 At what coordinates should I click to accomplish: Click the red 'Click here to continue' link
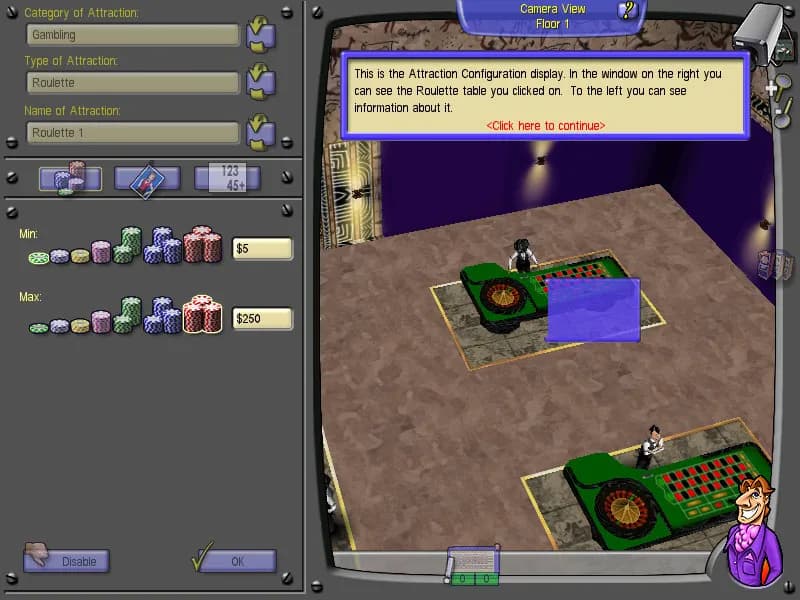[x=545, y=125]
